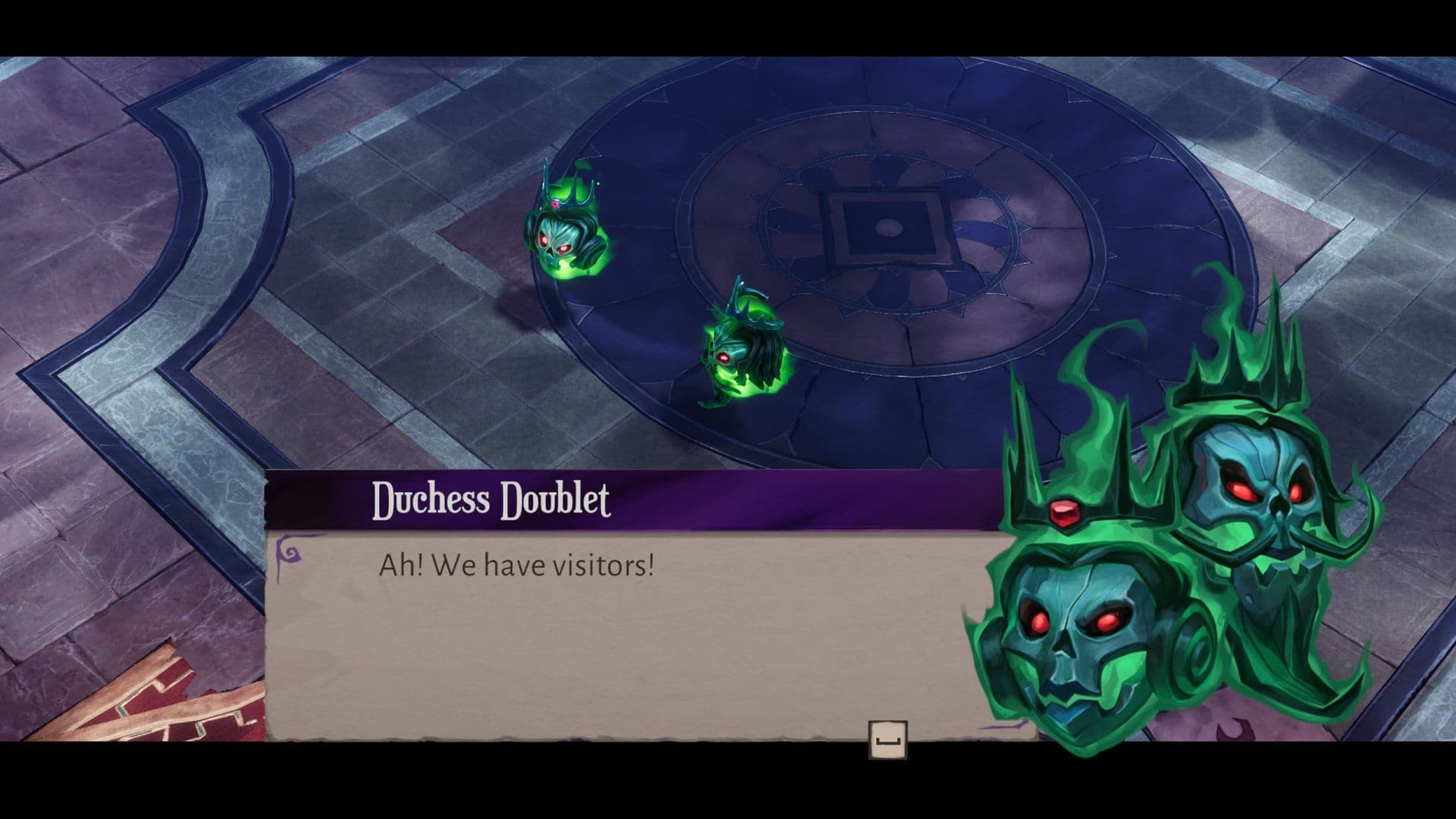Click the dark square emblem at the circle's center

click(886, 227)
